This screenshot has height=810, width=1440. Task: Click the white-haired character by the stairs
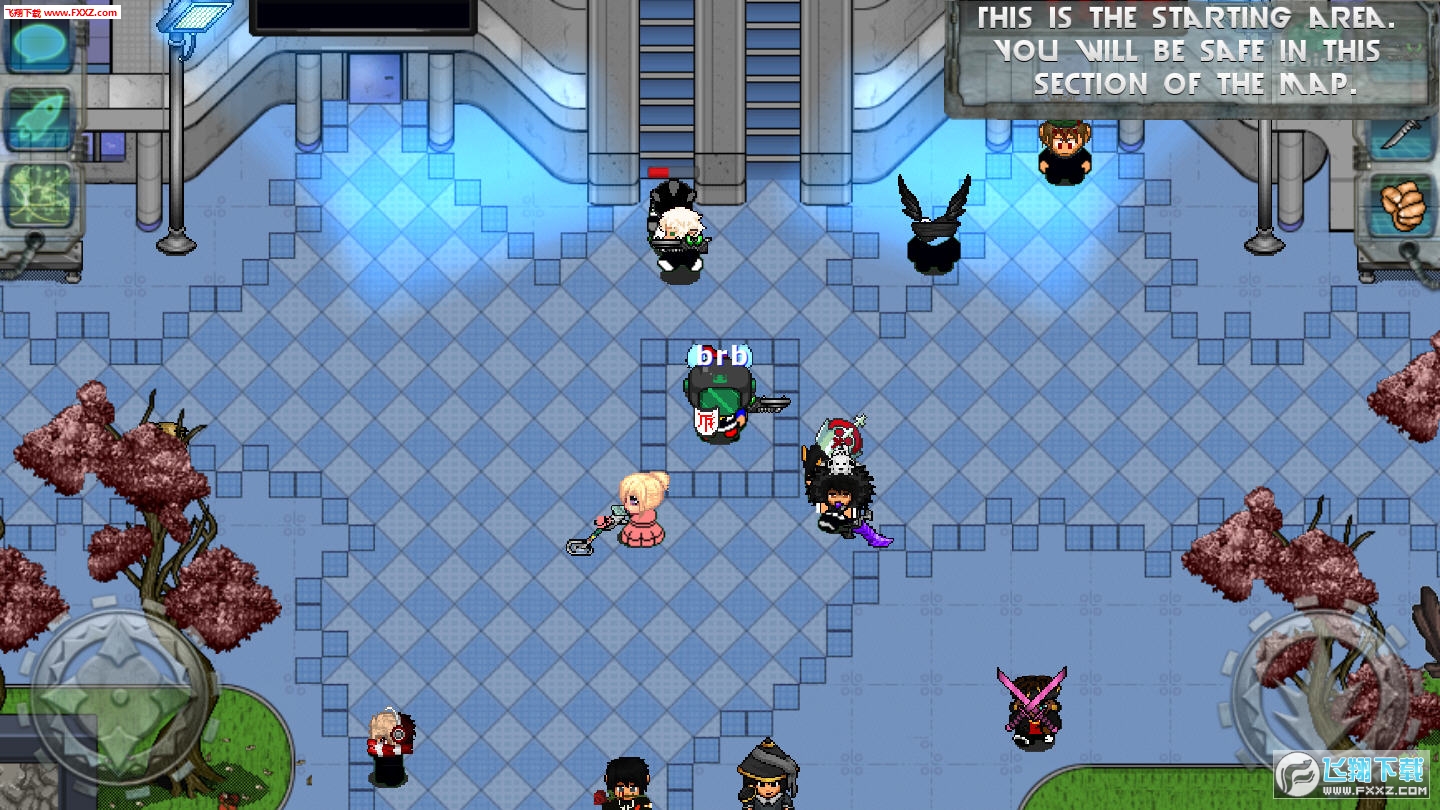(678, 230)
